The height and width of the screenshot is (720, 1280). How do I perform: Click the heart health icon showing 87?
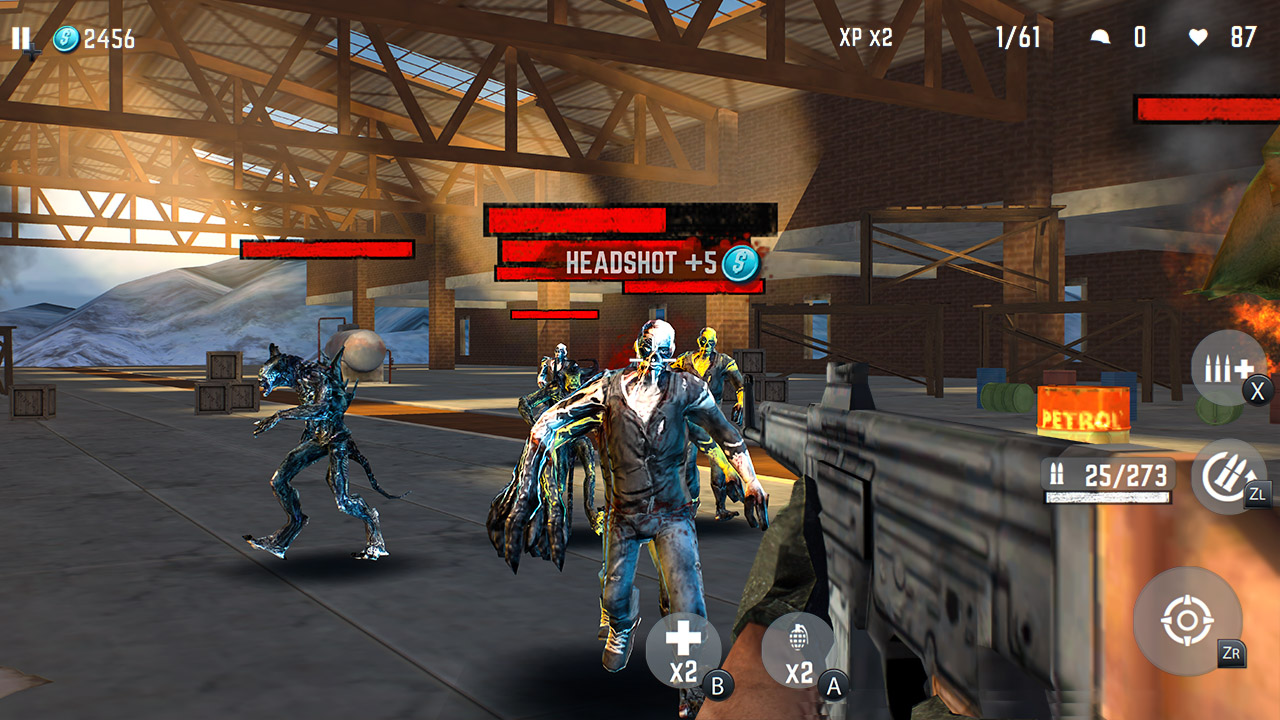1197,38
